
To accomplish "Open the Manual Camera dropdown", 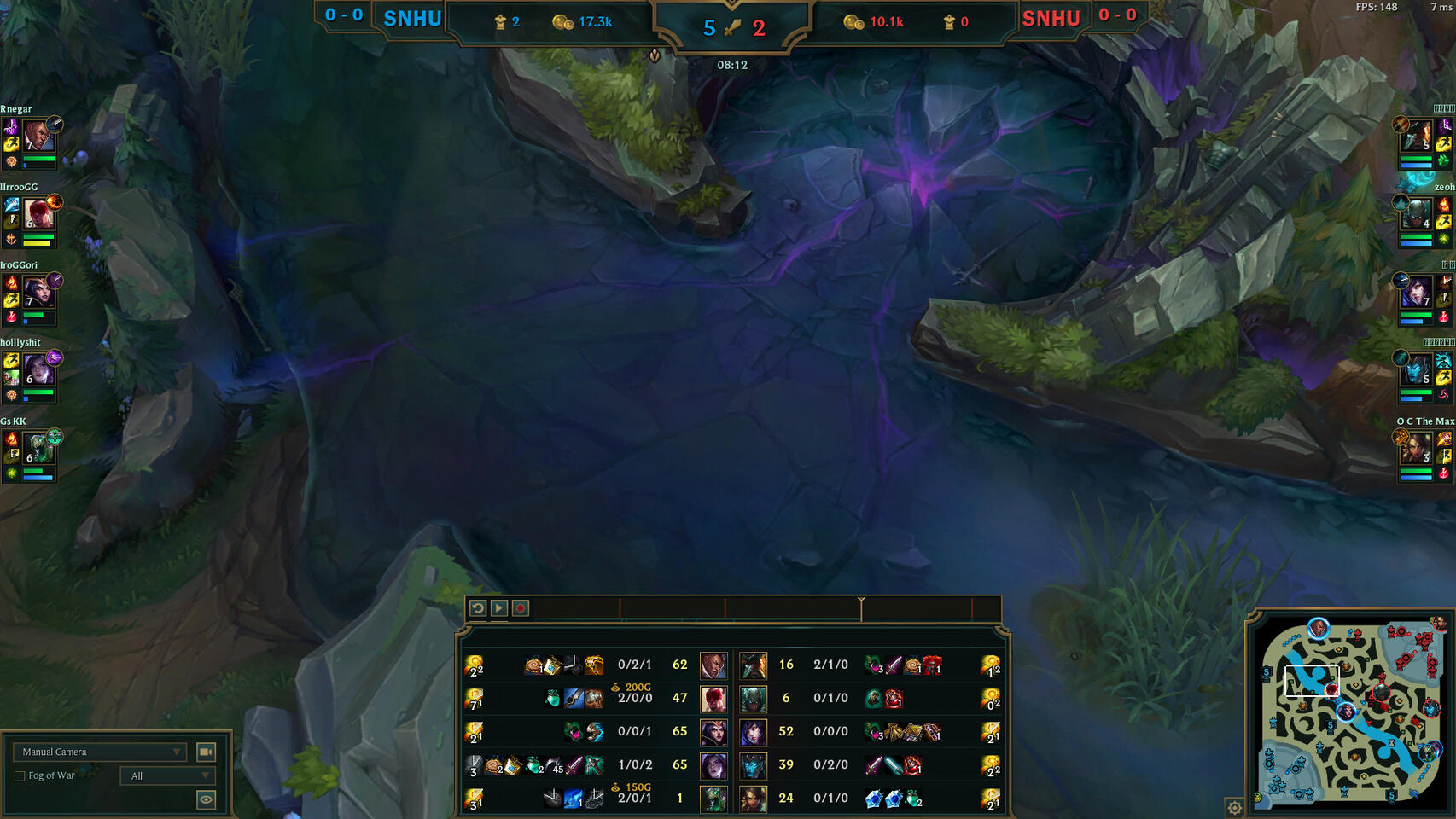I will (x=98, y=752).
